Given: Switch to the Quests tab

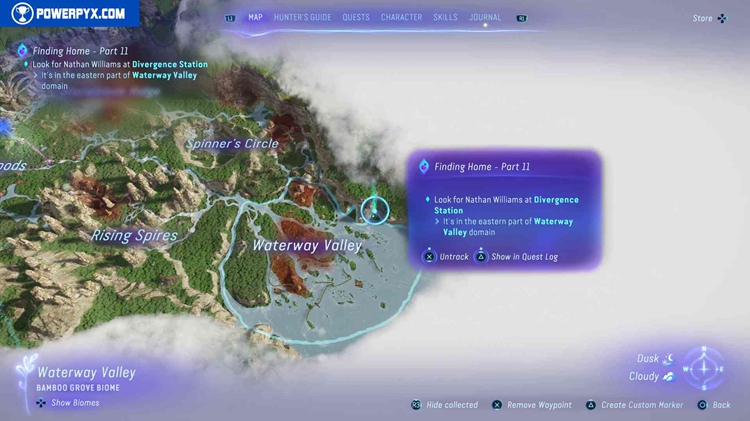Looking at the screenshot, I should tap(356, 17).
